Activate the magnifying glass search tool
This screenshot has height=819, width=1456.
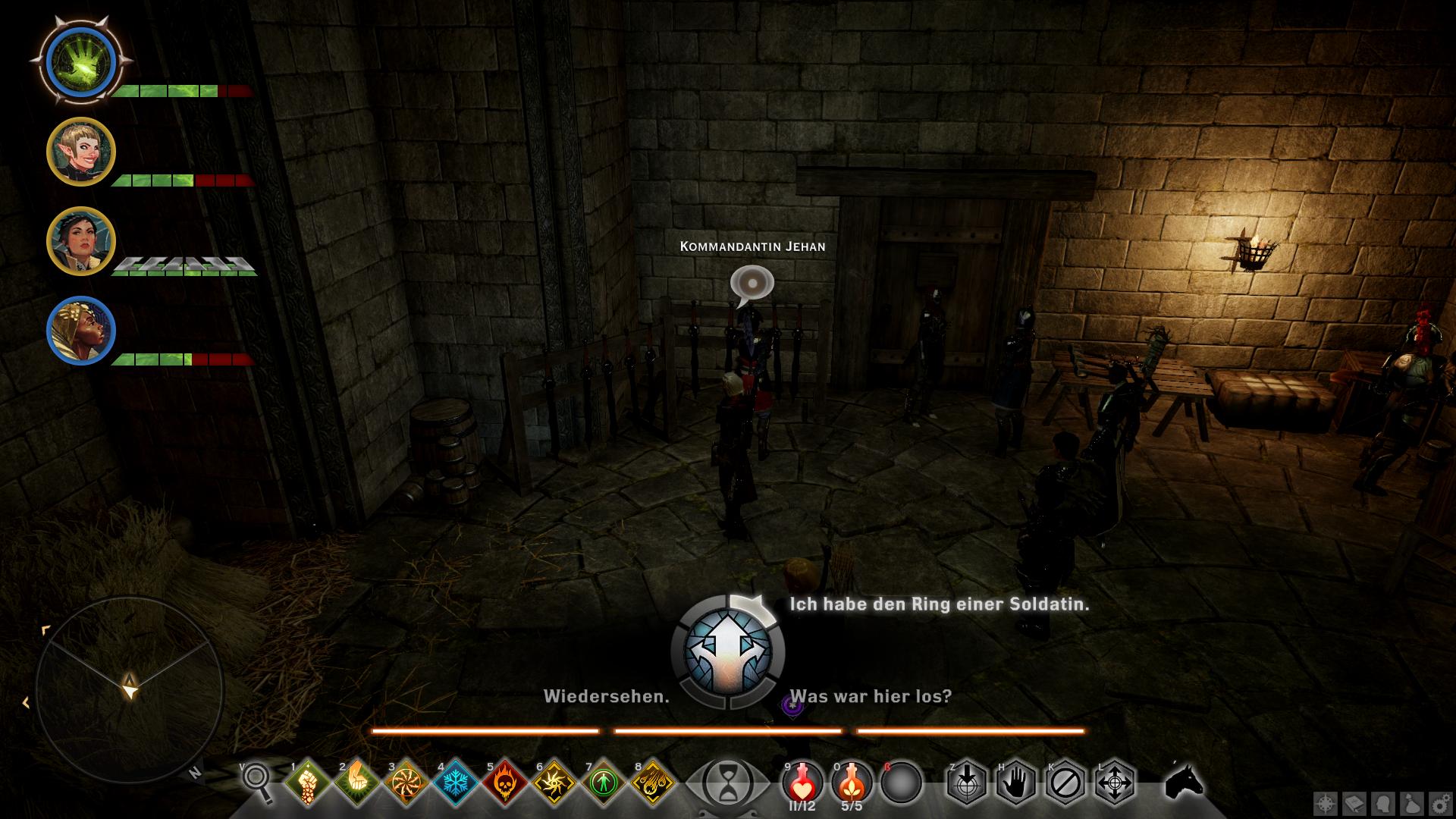point(256,781)
